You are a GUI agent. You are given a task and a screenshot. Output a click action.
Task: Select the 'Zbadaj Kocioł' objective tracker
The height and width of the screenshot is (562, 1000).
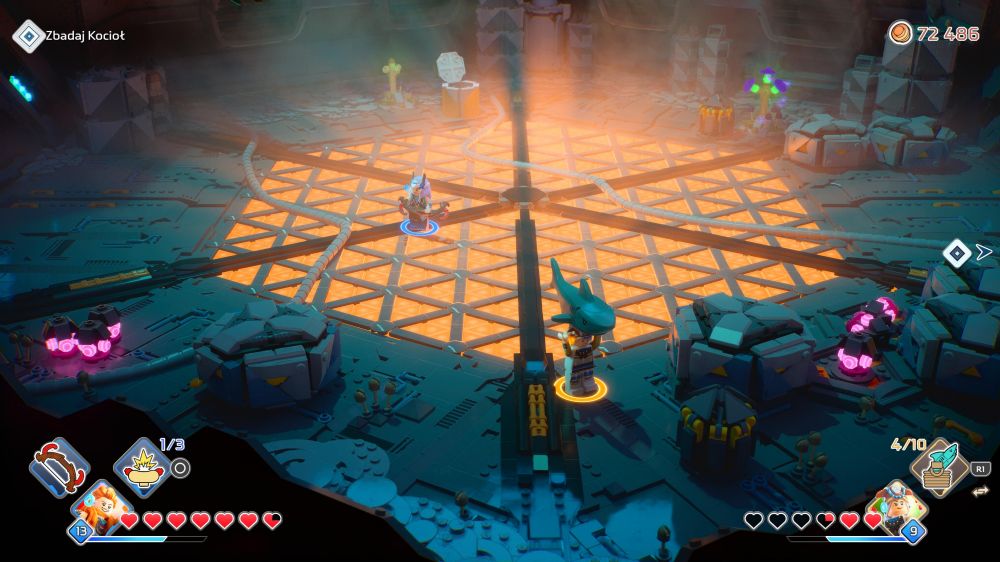point(70,36)
